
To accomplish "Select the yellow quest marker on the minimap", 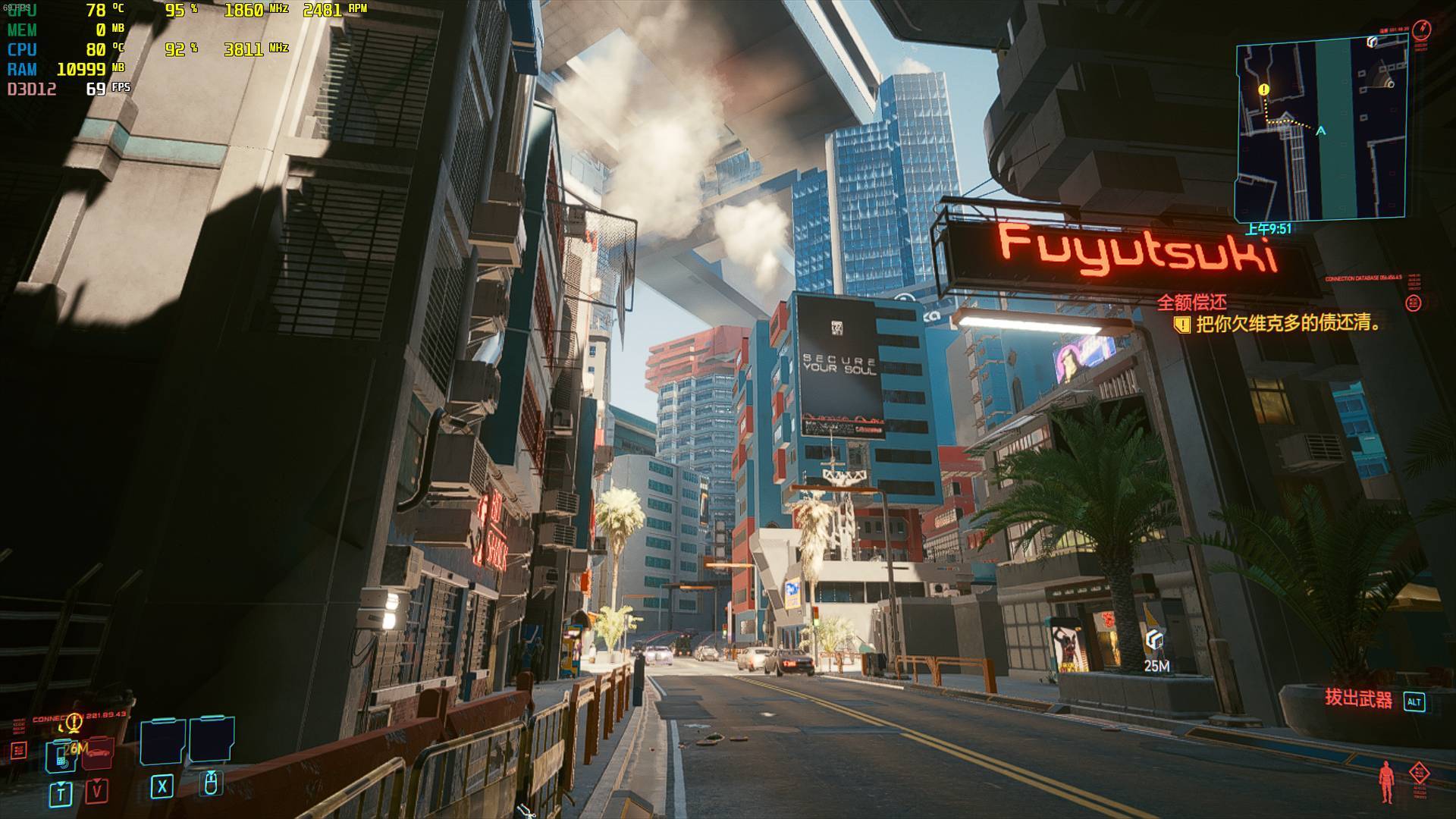I will coord(1263,90).
